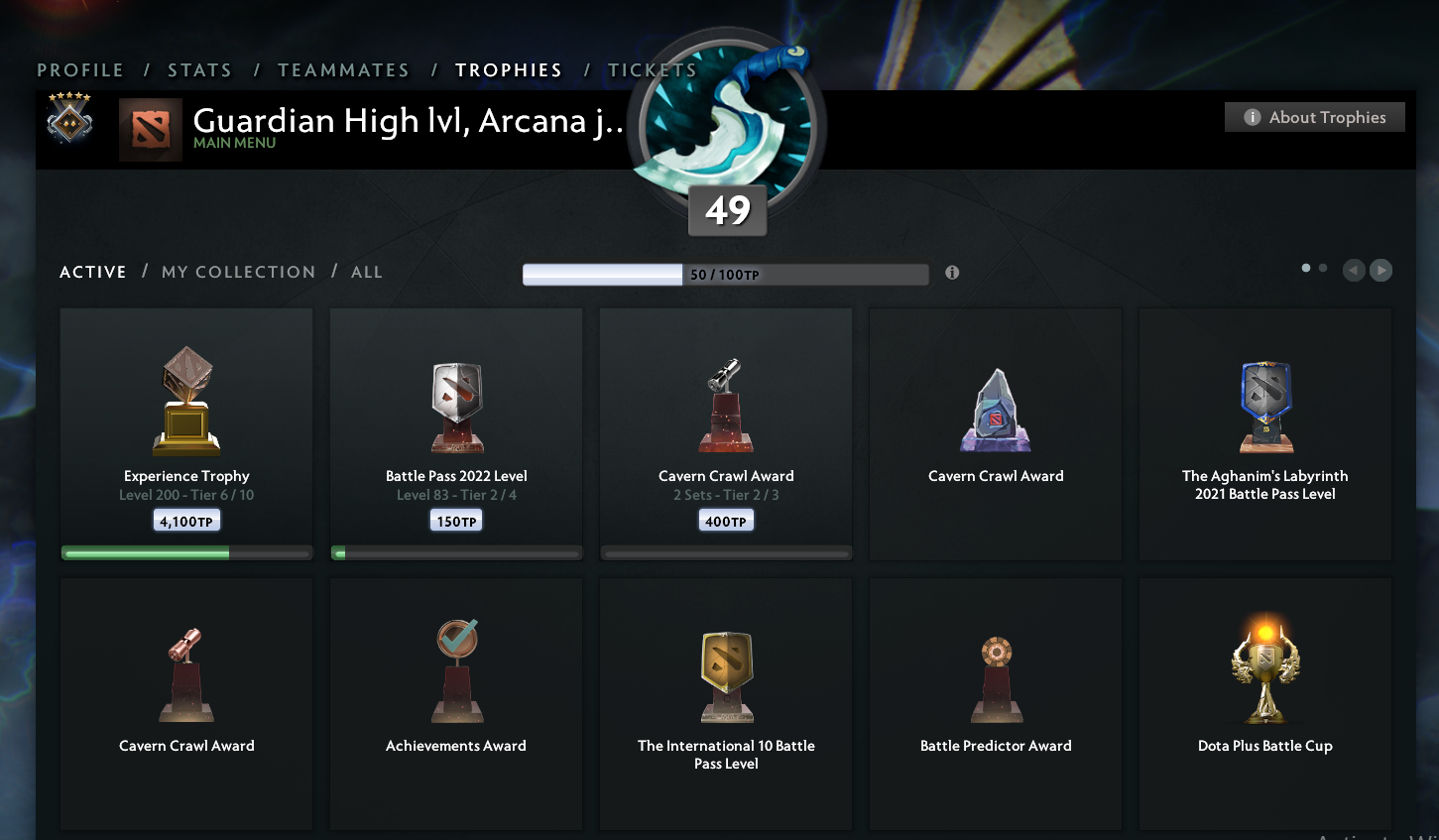This screenshot has height=840, width=1439.
Task: Open the ALL trophies tab
Action: coord(366,271)
